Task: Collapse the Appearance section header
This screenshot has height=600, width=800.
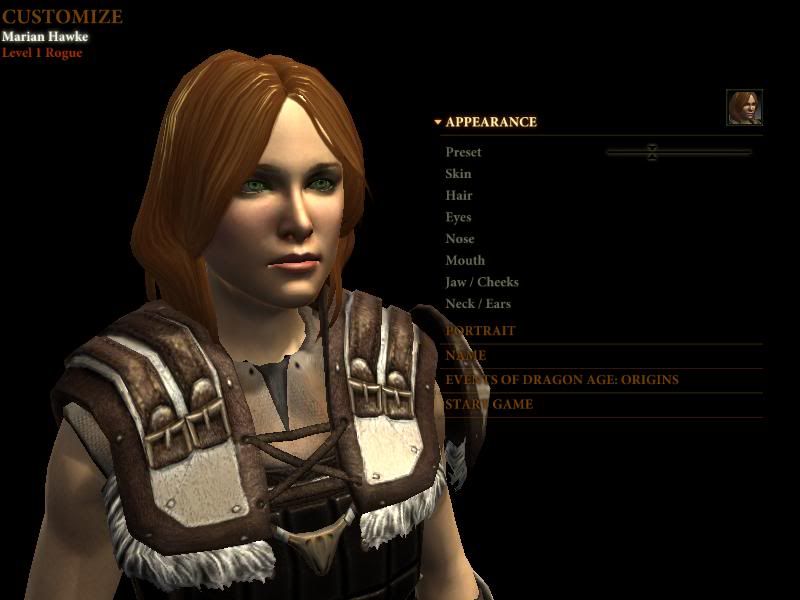Action: point(490,122)
